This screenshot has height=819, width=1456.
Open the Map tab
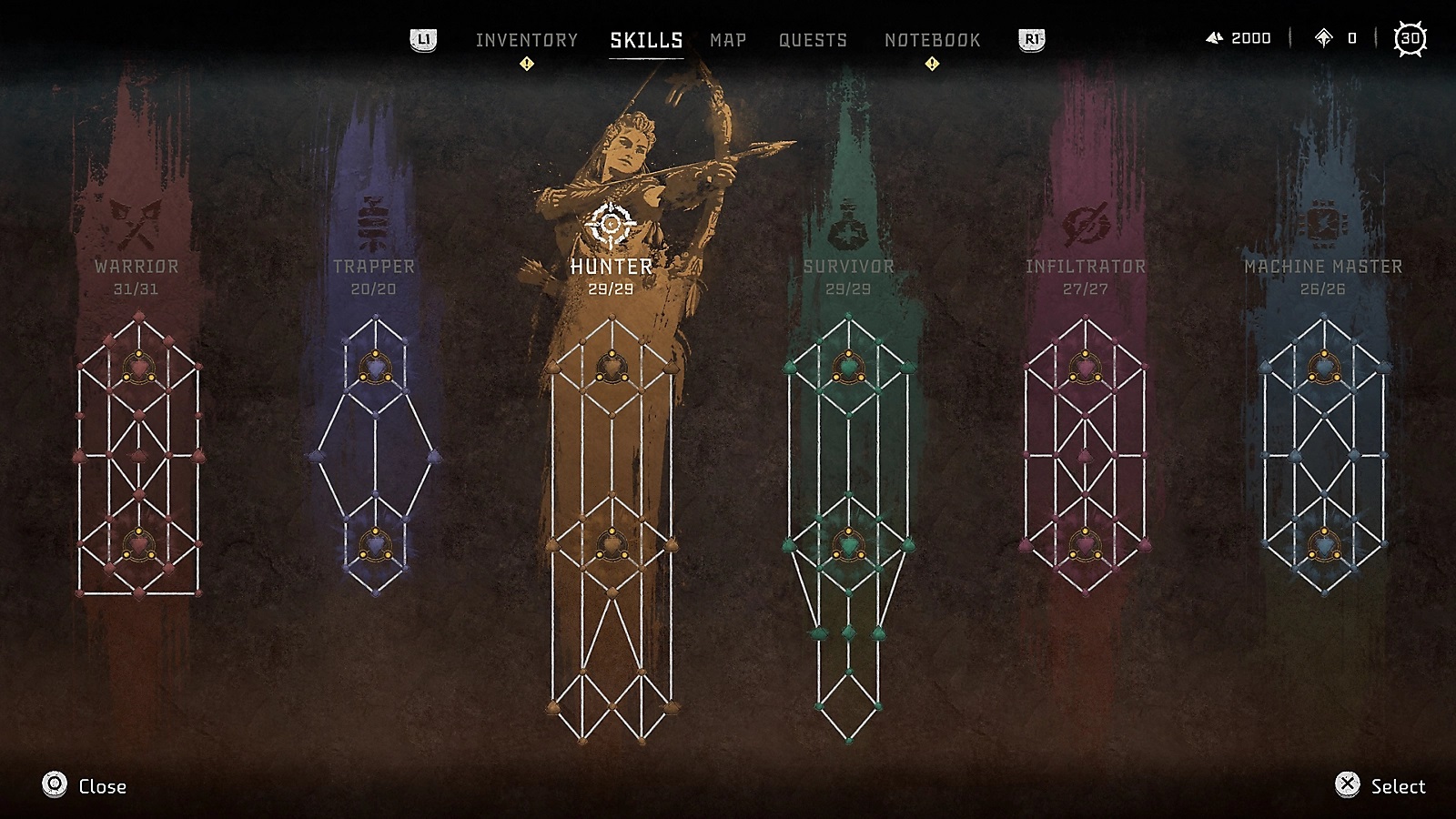click(x=728, y=40)
